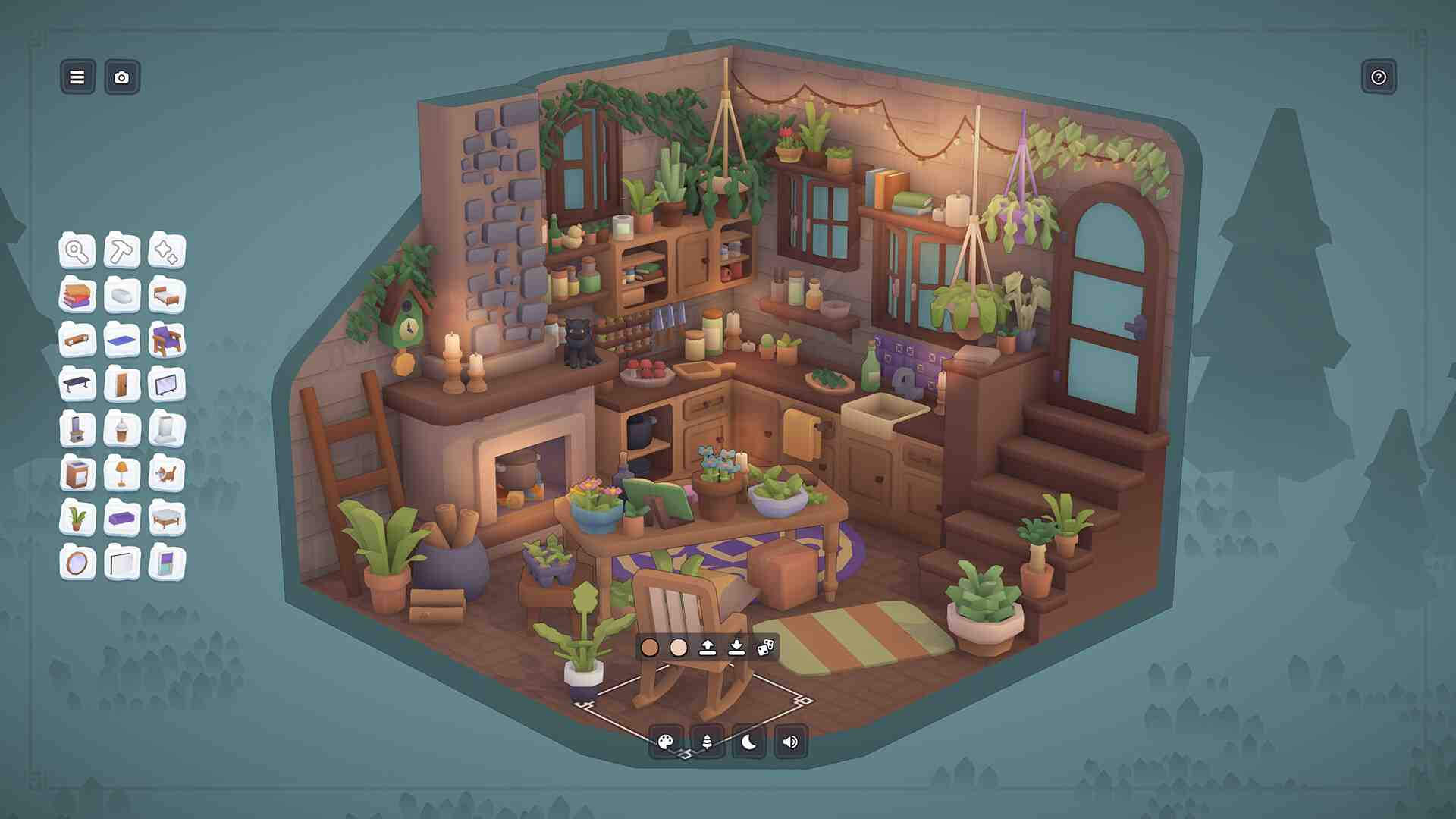Image resolution: width=1456 pixels, height=819 pixels.
Task: Raise the object with the up-arrow button
Action: (708, 648)
